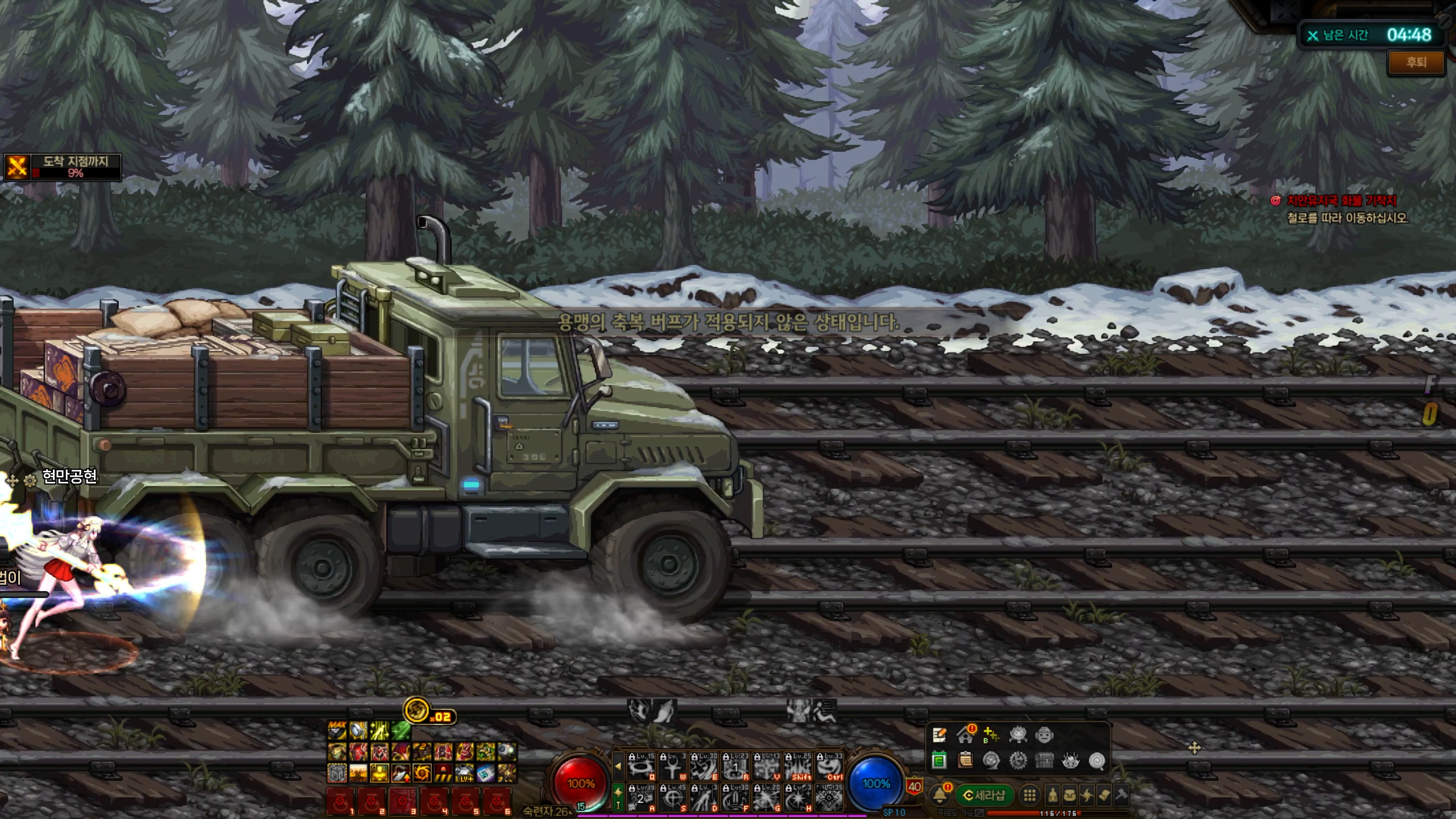Open the green 세라샵 cash shop
Screen dimensions: 1456x819
pos(983,795)
